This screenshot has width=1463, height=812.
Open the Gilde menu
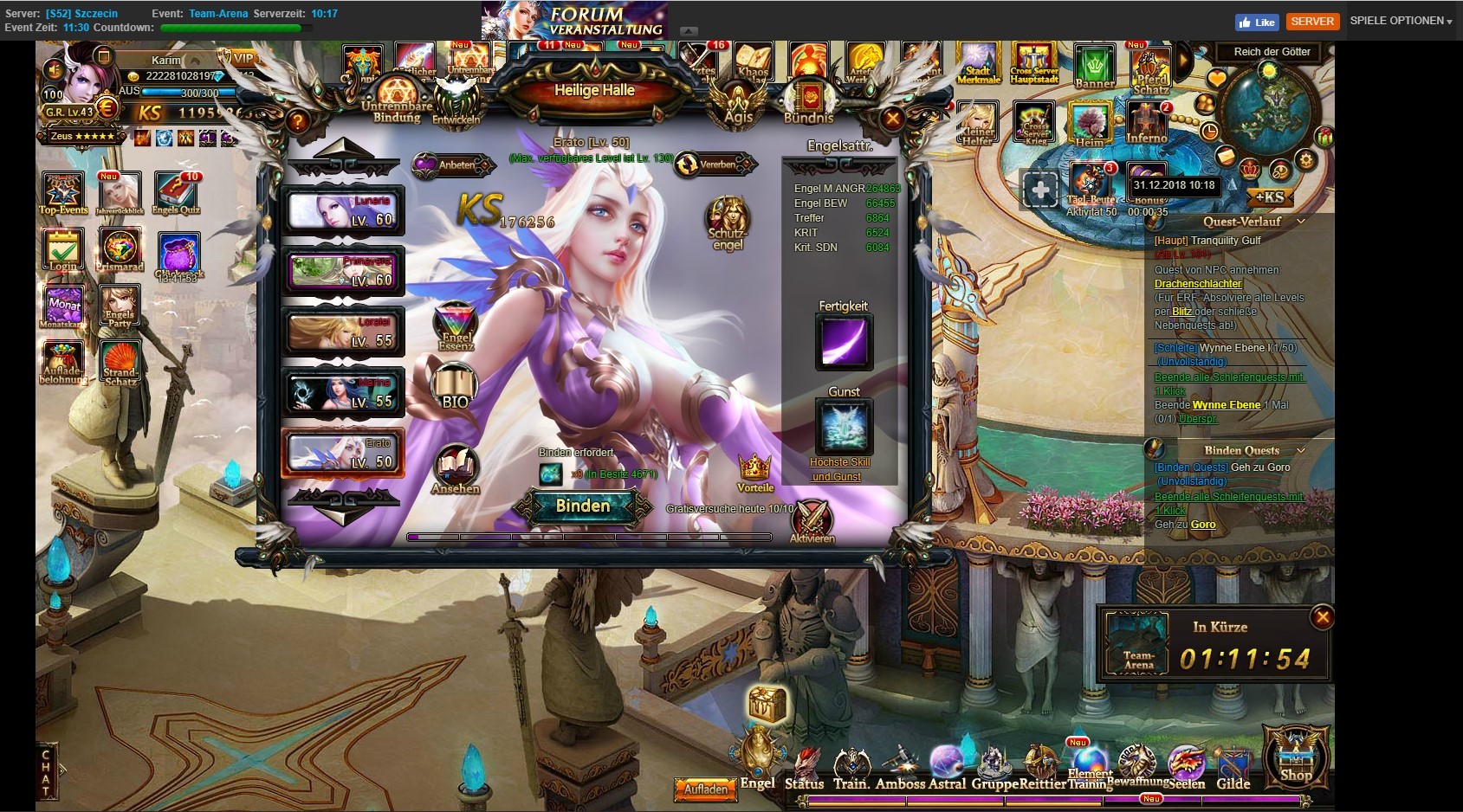[1233, 770]
